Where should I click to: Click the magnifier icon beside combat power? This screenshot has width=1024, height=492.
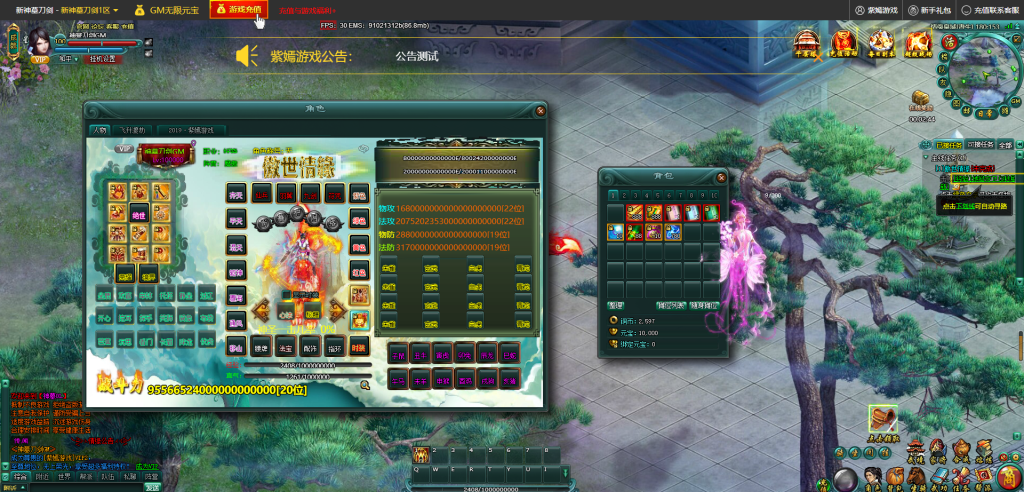click(366, 384)
